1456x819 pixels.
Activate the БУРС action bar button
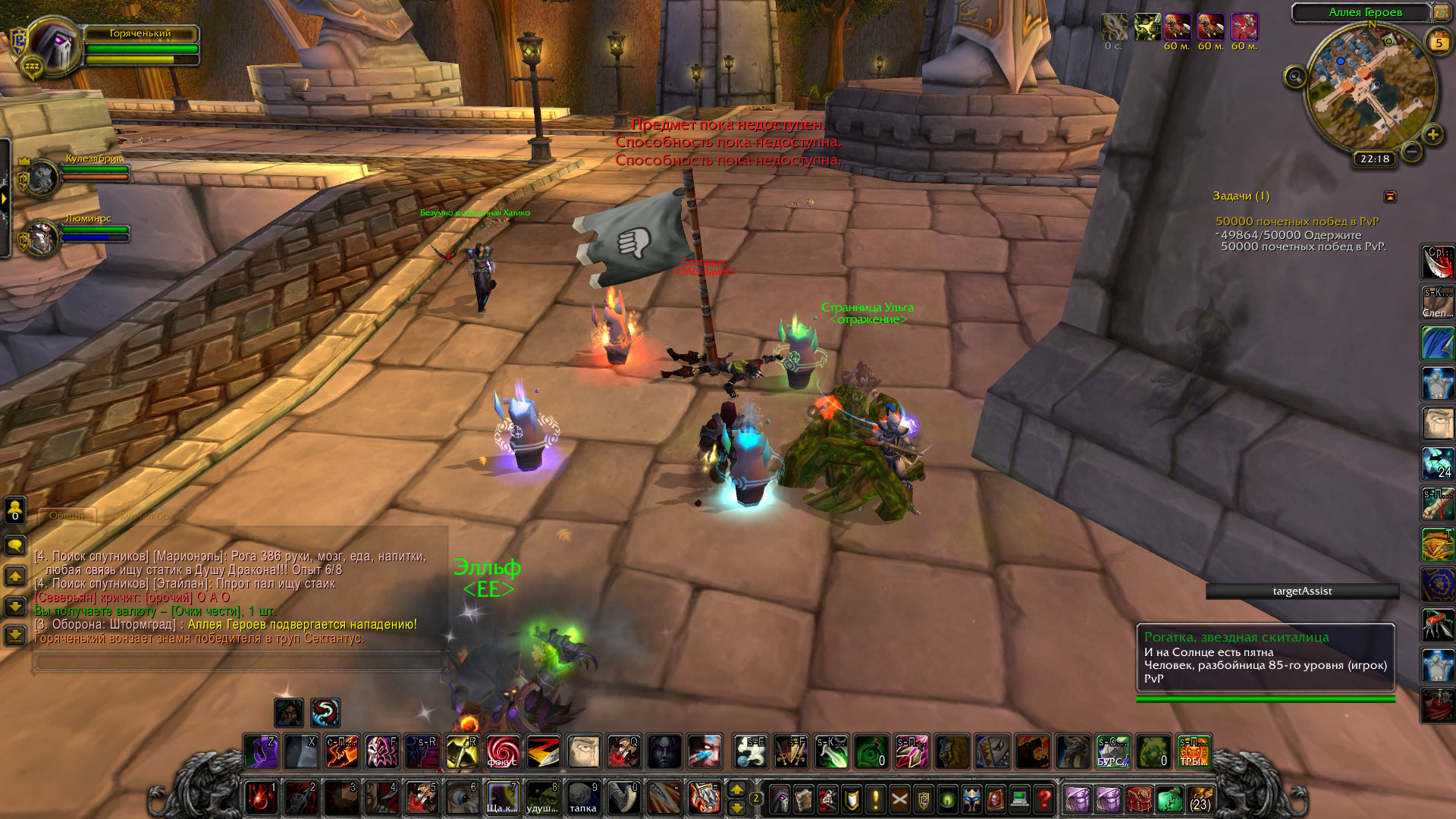[x=1112, y=752]
